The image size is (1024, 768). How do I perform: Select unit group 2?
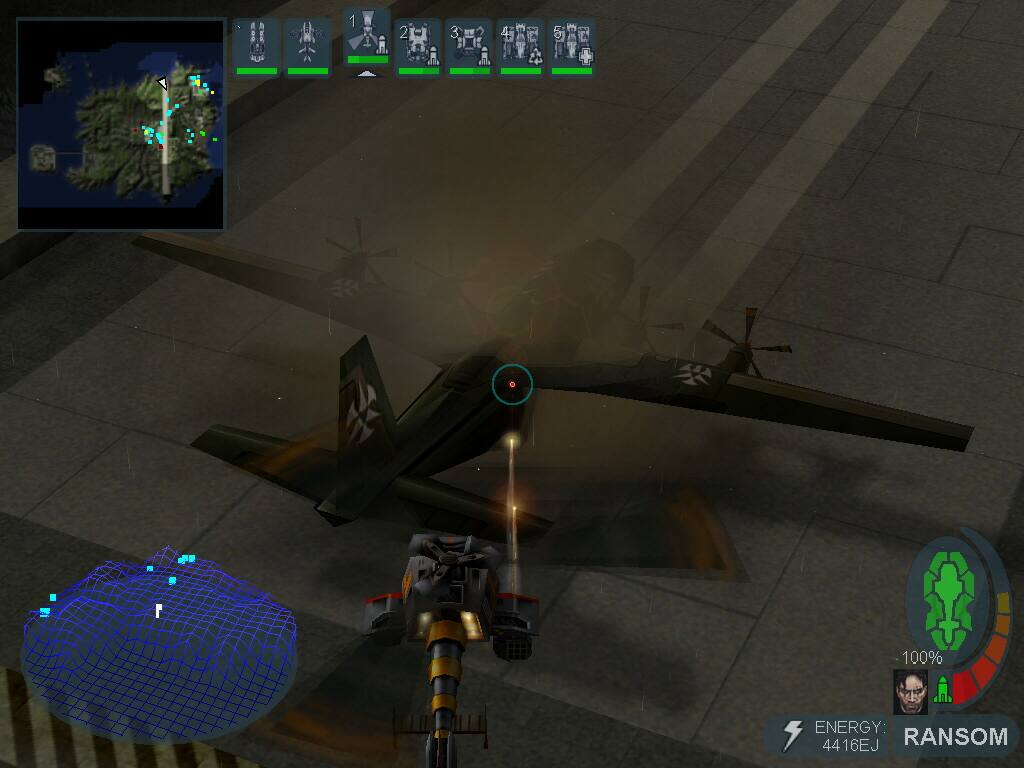tap(418, 44)
